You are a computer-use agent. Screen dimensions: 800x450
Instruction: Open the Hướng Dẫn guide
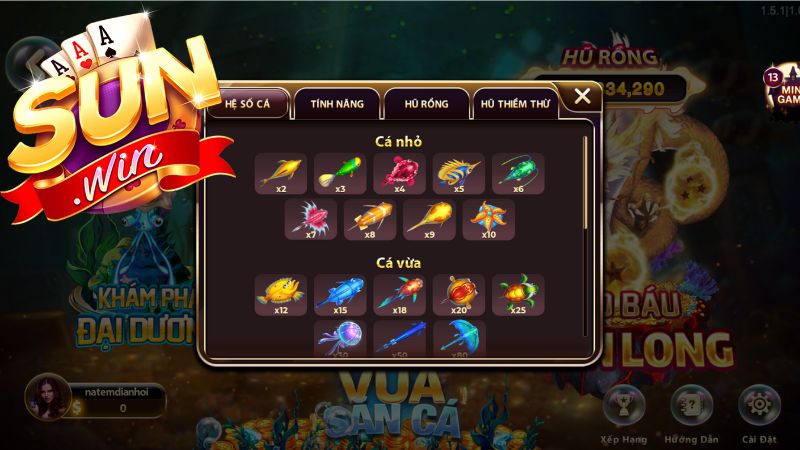[691, 406]
